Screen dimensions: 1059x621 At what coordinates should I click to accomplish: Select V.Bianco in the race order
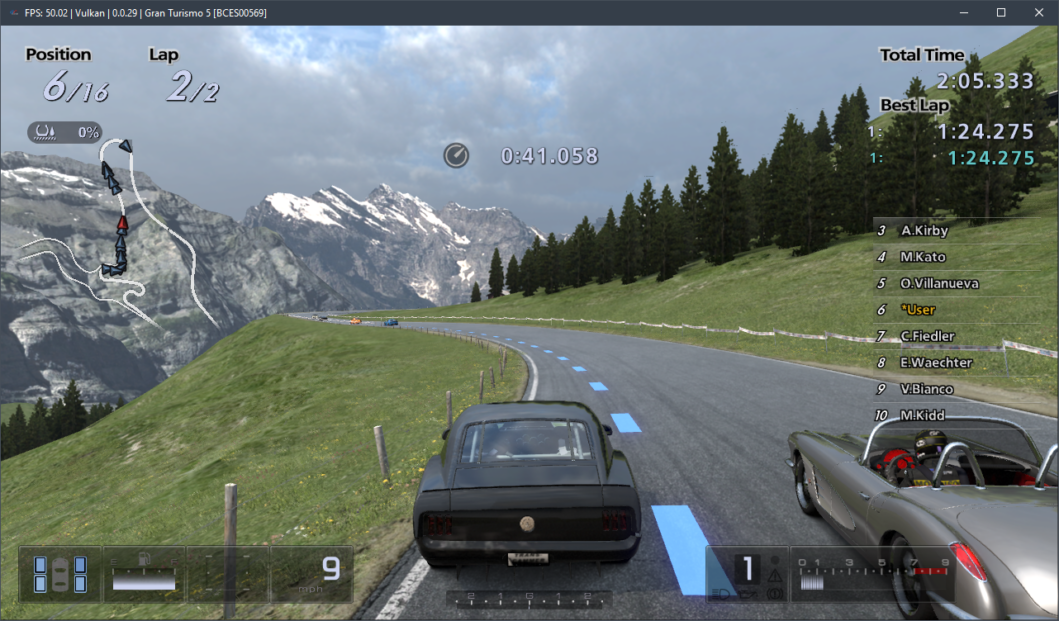(x=926, y=389)
